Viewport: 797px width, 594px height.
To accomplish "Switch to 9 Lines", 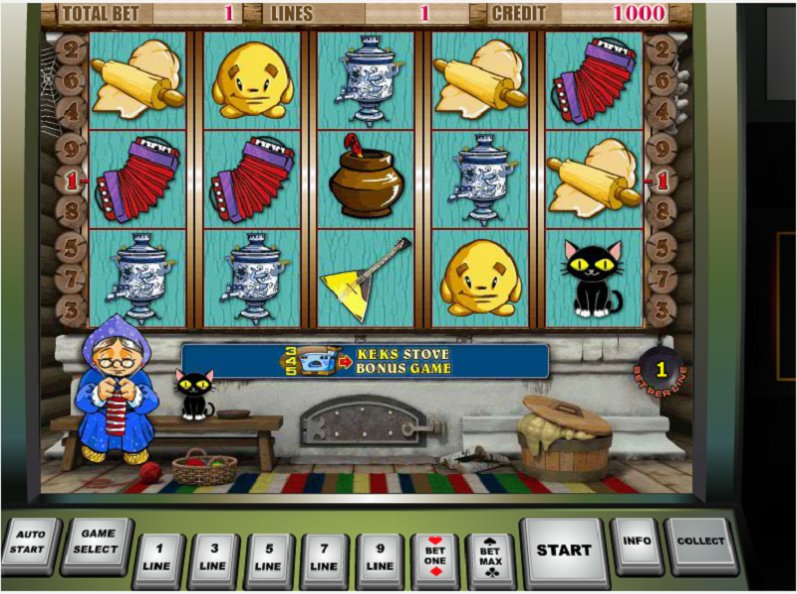I will 381,557.
